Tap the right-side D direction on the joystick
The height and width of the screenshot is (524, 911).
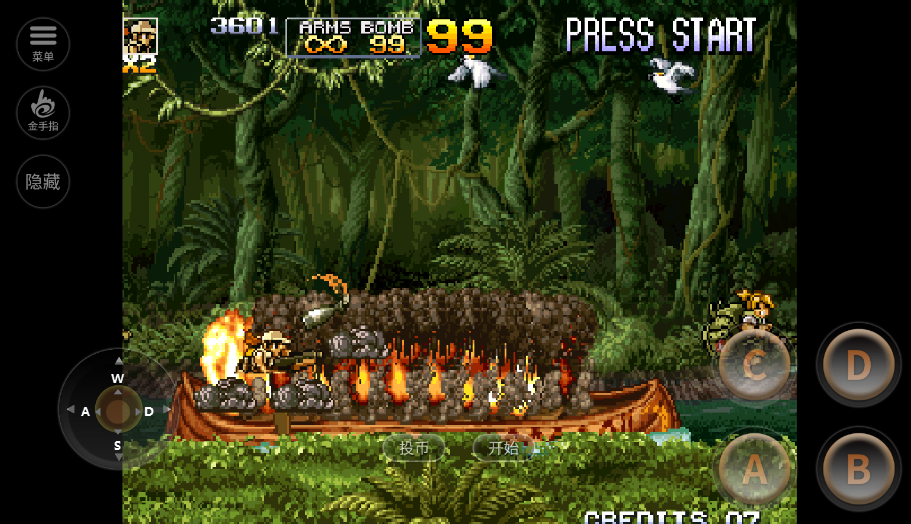click(151, 411)
